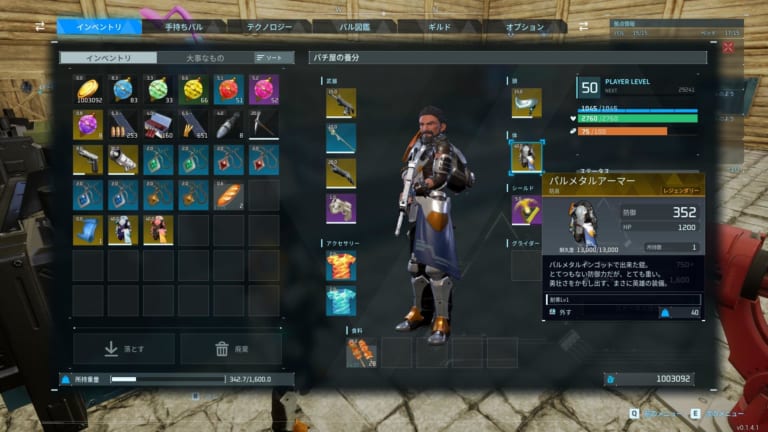The image size is (768, 432).
Task: Show the 大事なもの item list
Action: pos(205,58)
